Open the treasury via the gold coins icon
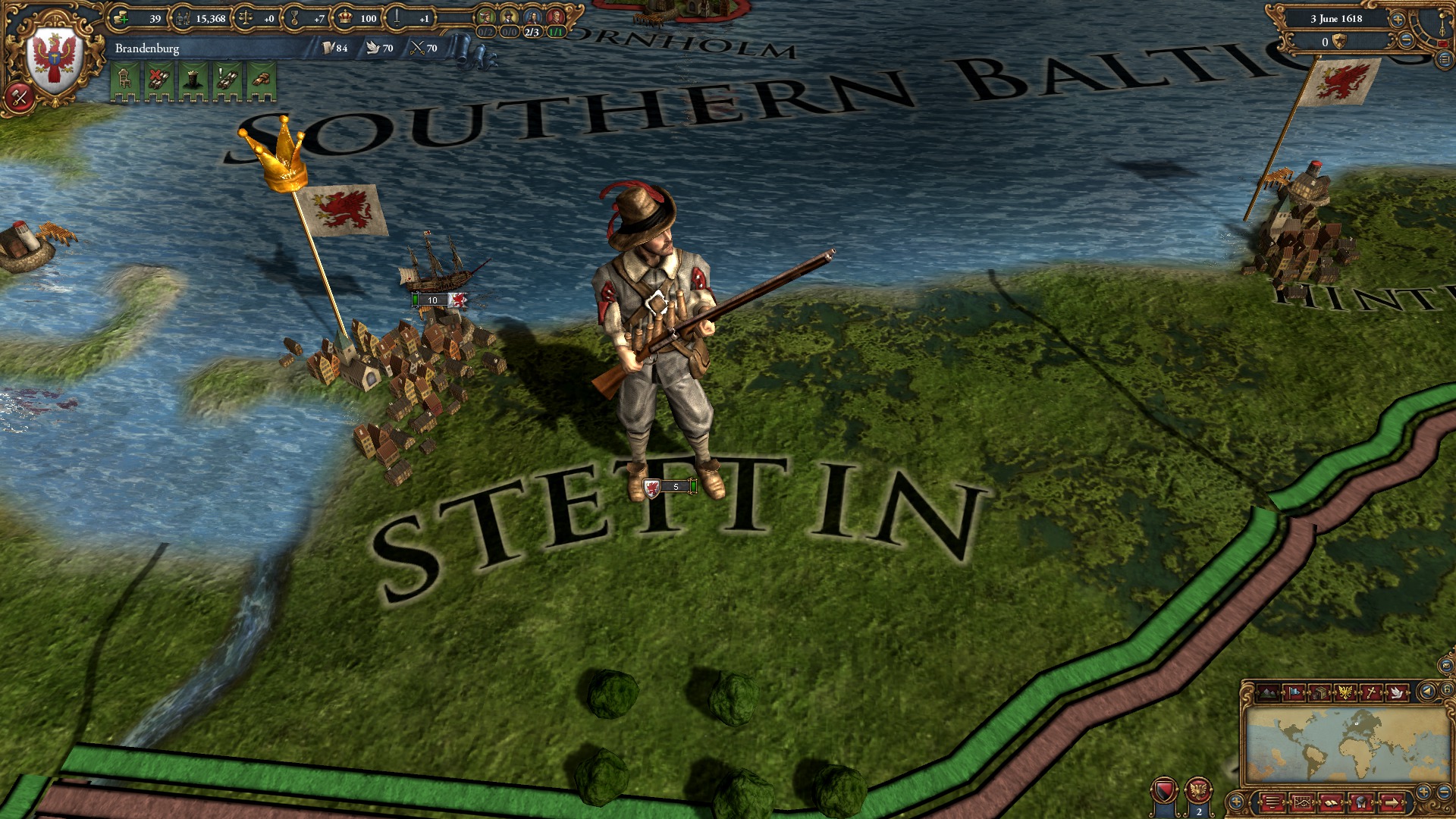1456x819 pixels. tap(121, 19)
